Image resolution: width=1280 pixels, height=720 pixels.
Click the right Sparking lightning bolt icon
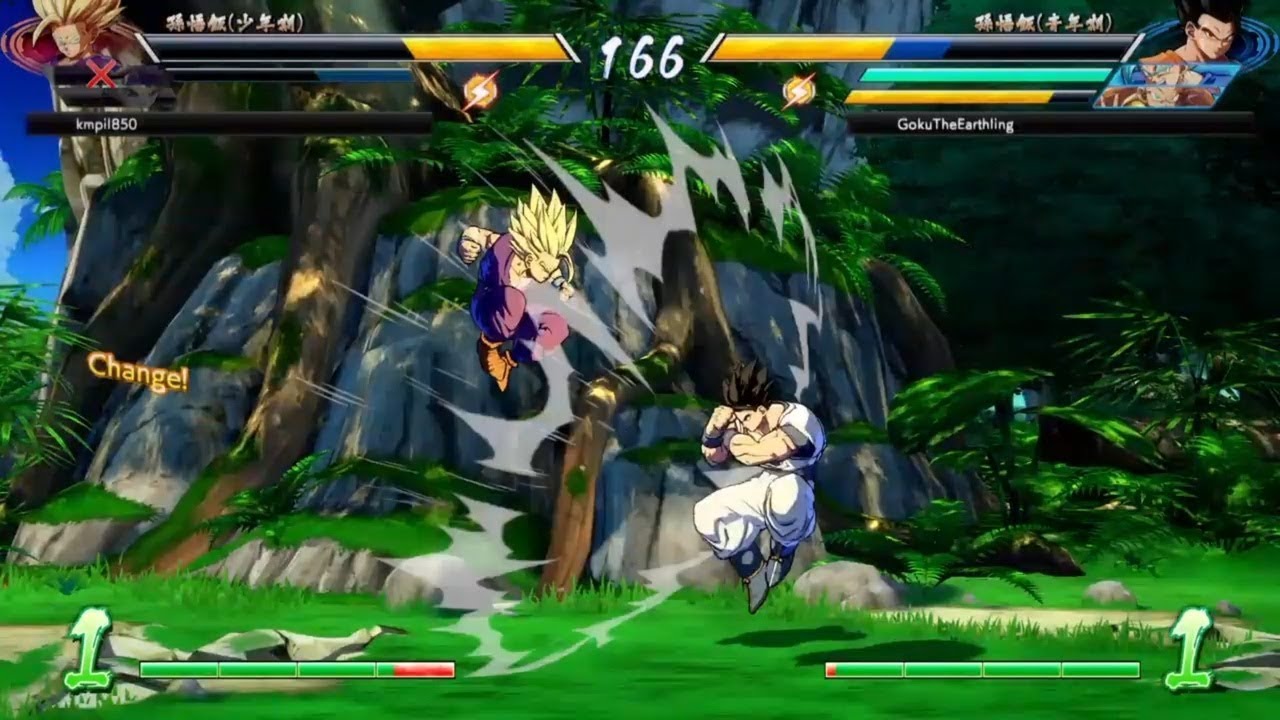coord(795,88)
